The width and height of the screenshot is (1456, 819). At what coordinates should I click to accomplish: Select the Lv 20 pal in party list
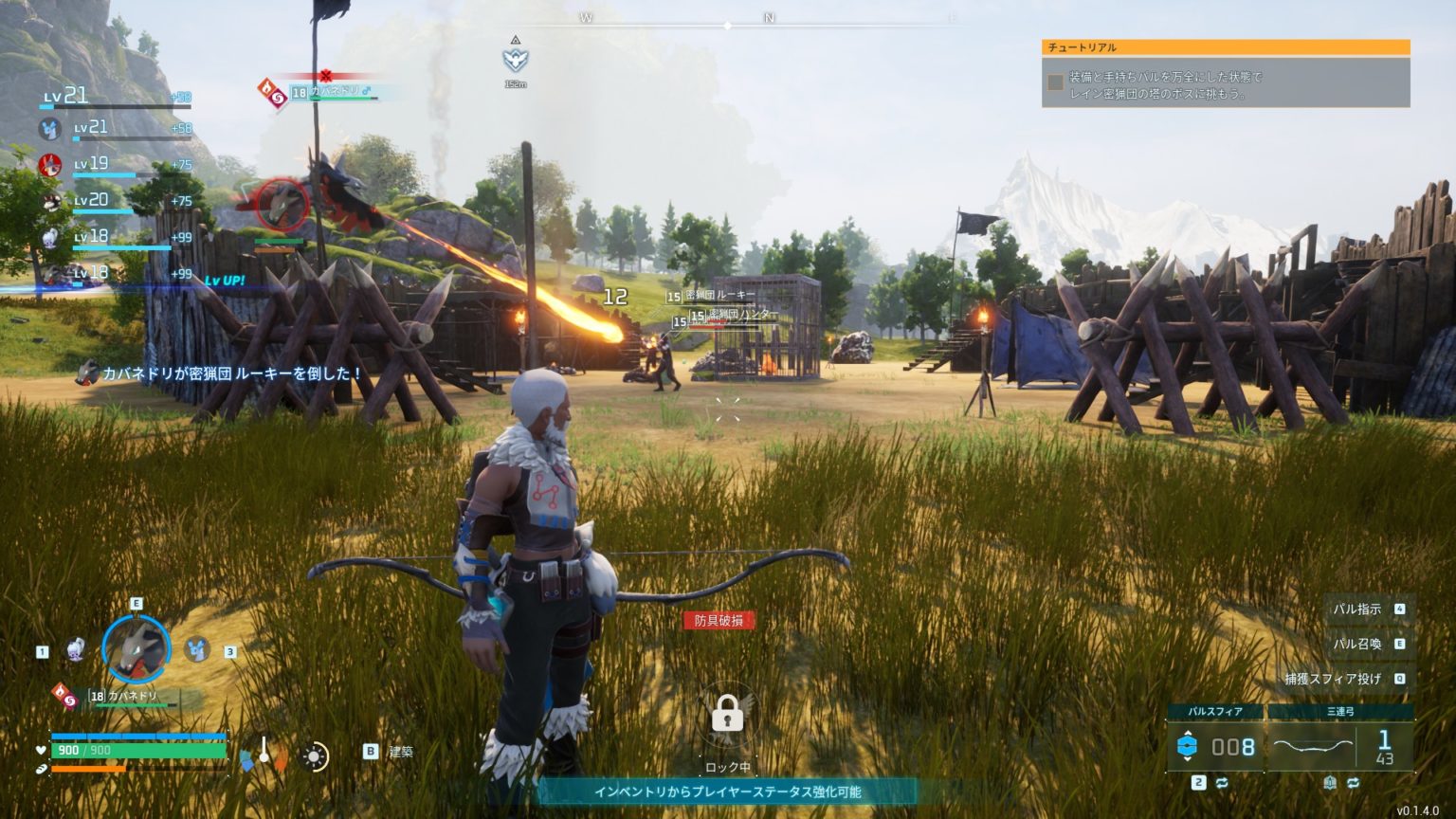(50, 201)
